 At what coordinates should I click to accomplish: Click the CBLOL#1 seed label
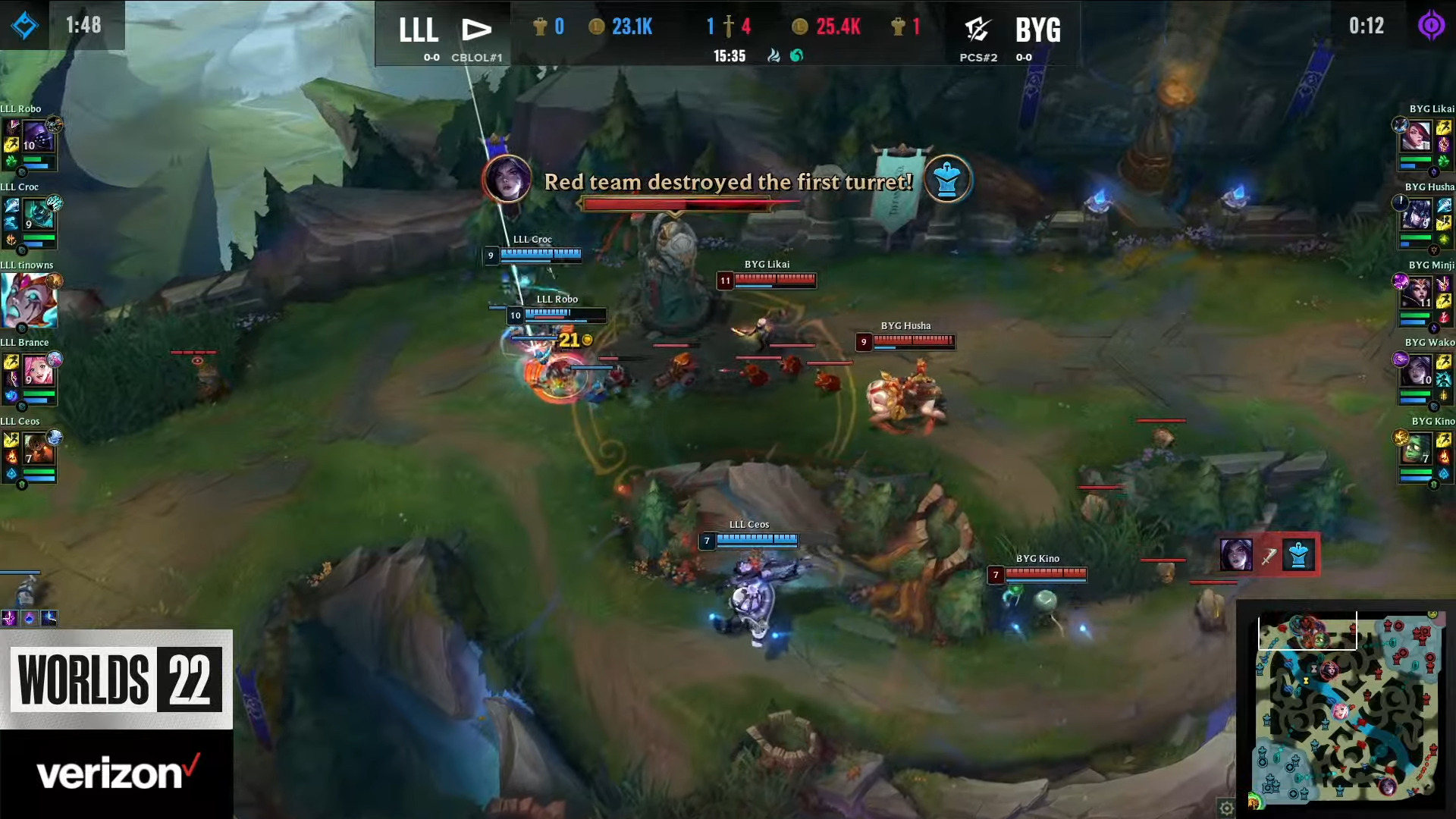tap(477, 57)
